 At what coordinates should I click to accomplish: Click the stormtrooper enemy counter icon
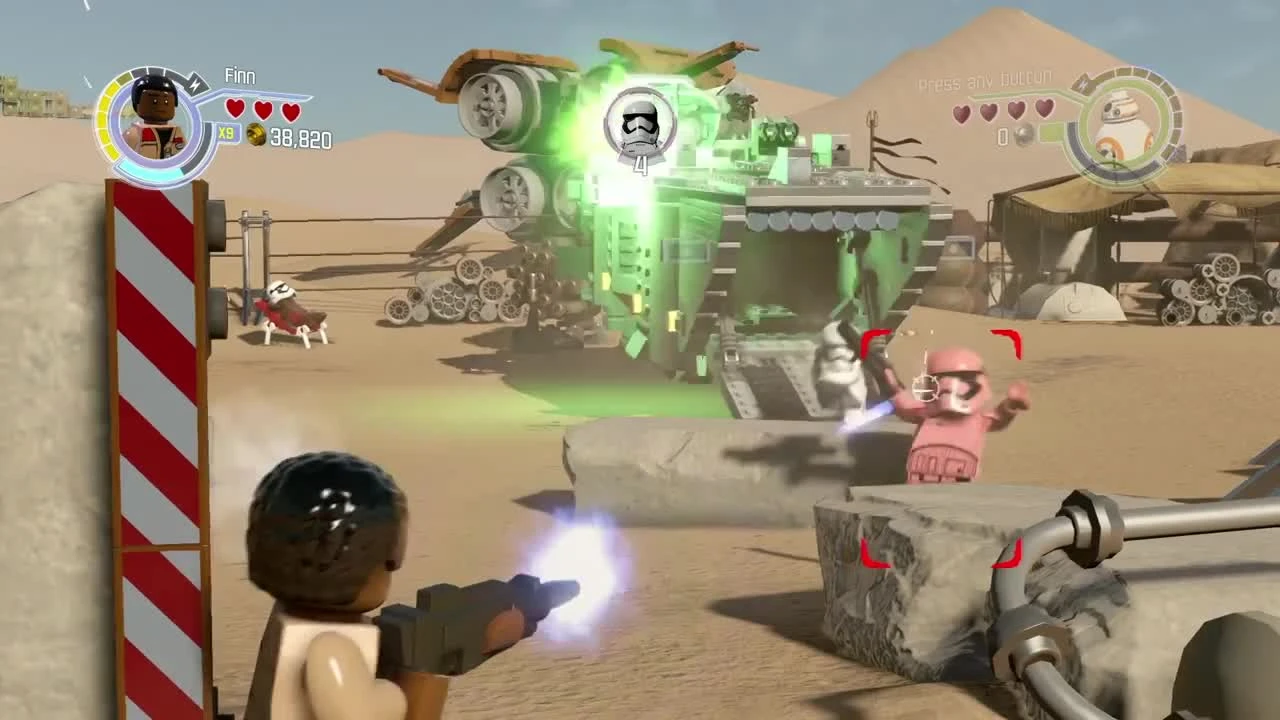point(640,120)
